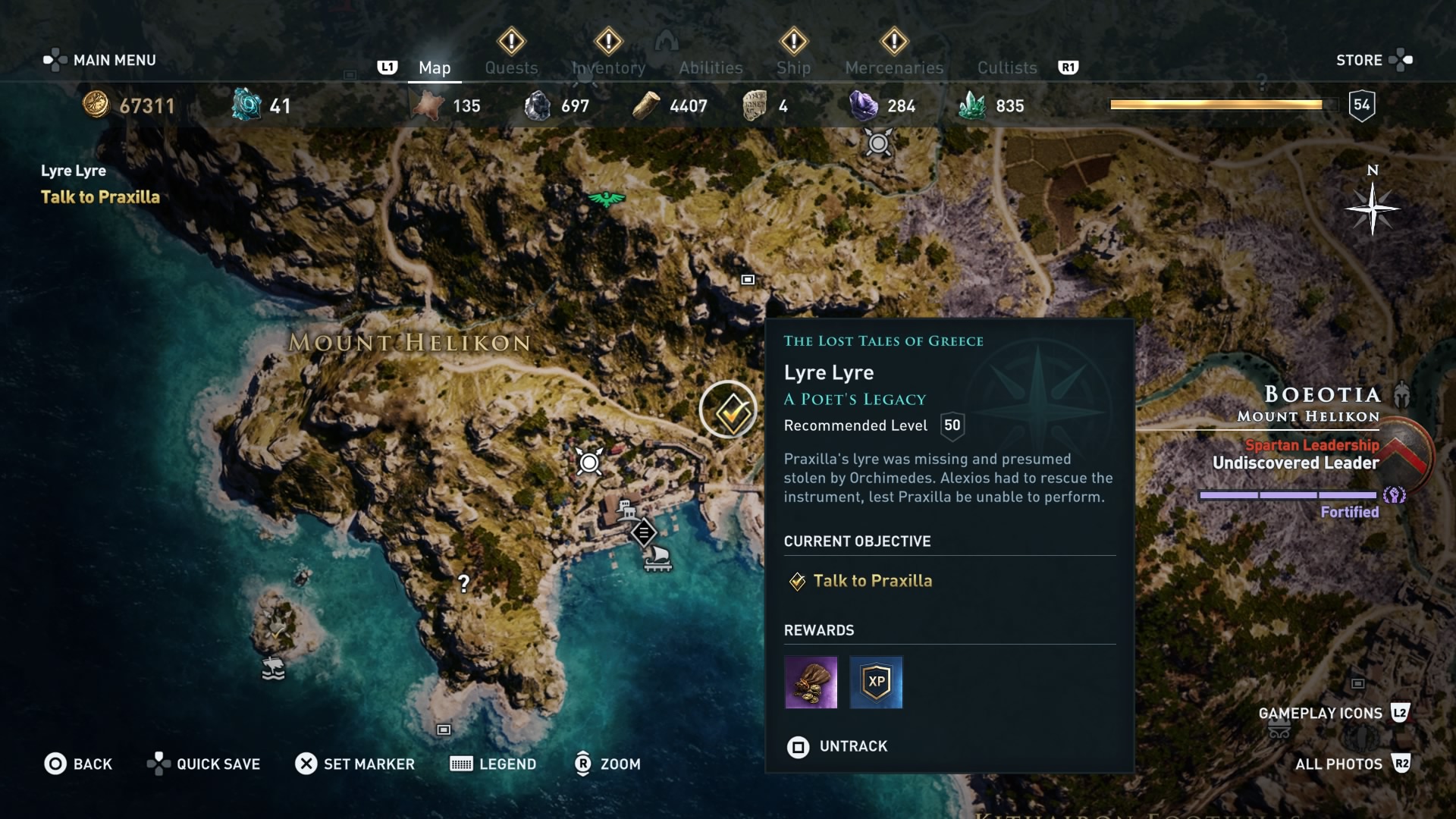Select the tracked quest marker on map

(x=729, y=410)
